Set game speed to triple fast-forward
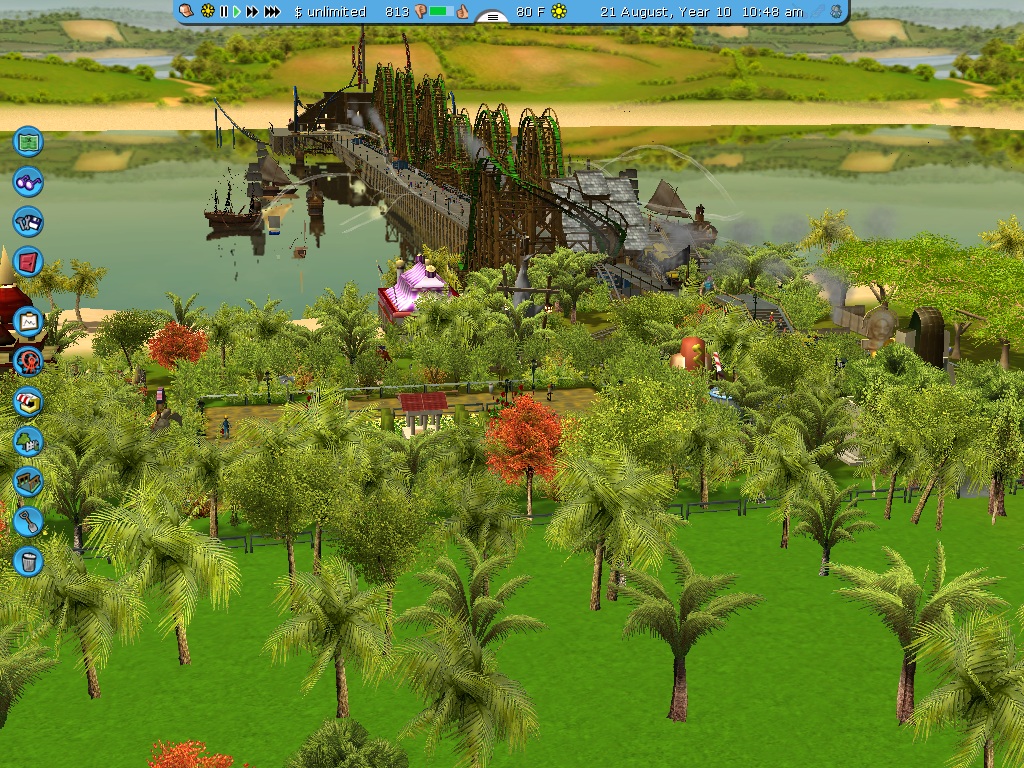This screenshot has height=768, width=1024. click(x=272, y=12)
